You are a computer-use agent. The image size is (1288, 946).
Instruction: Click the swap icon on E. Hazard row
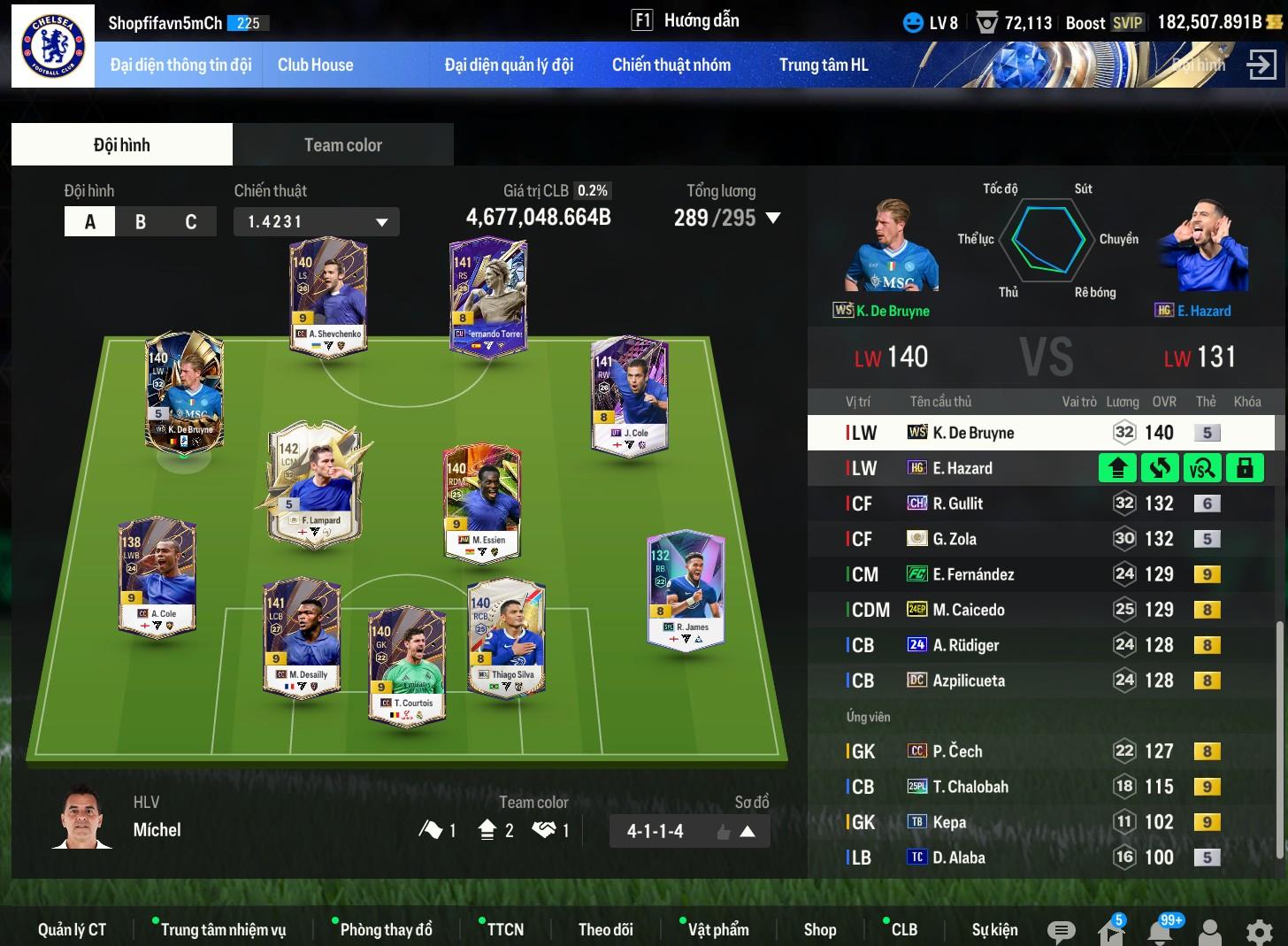pyautogui.click(x=1160, y=468)
